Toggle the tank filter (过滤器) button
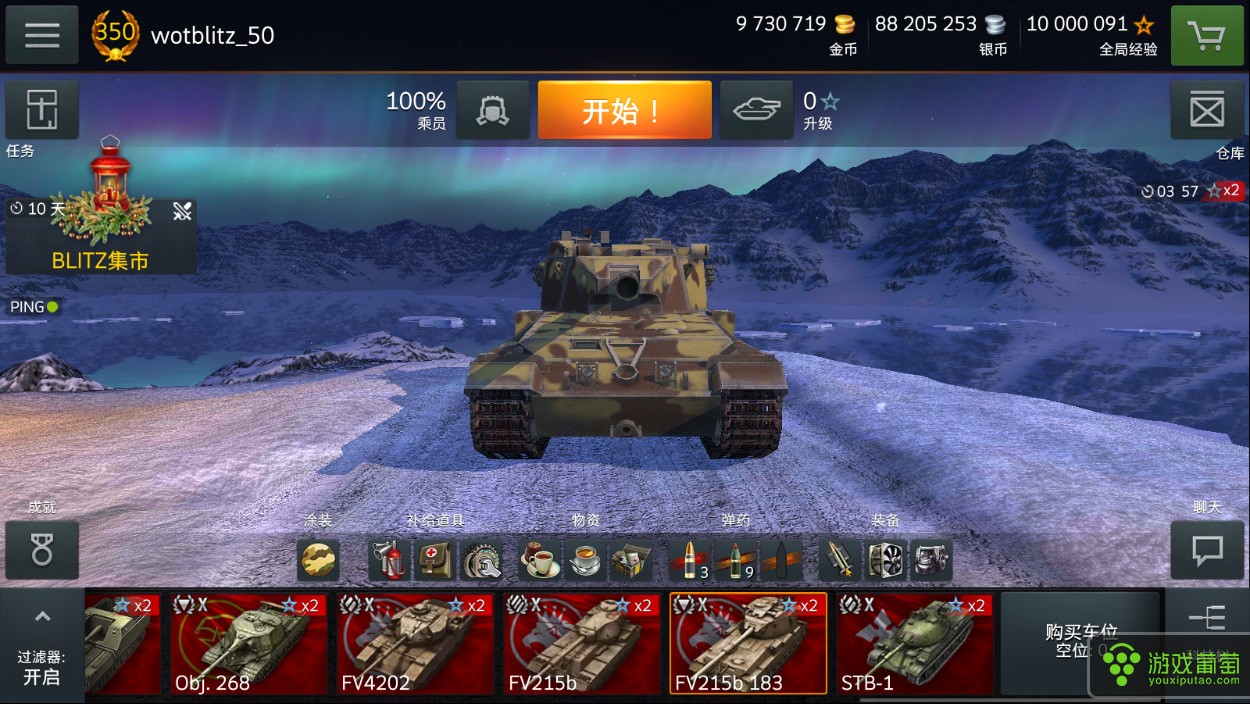The width and height of the screenshot is (1250, 704). click(x=42, y=647)
